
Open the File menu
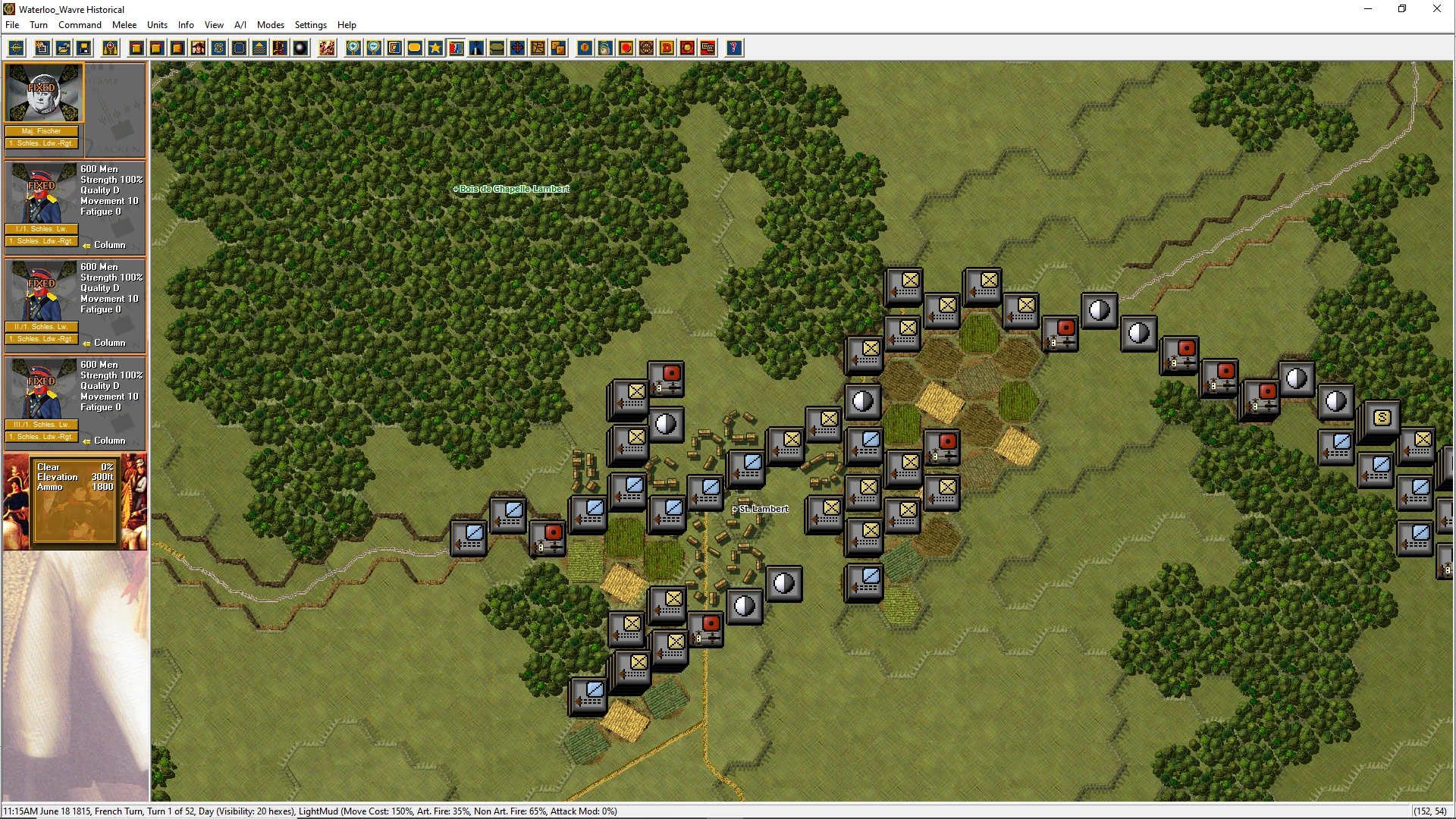pos(12,25)
